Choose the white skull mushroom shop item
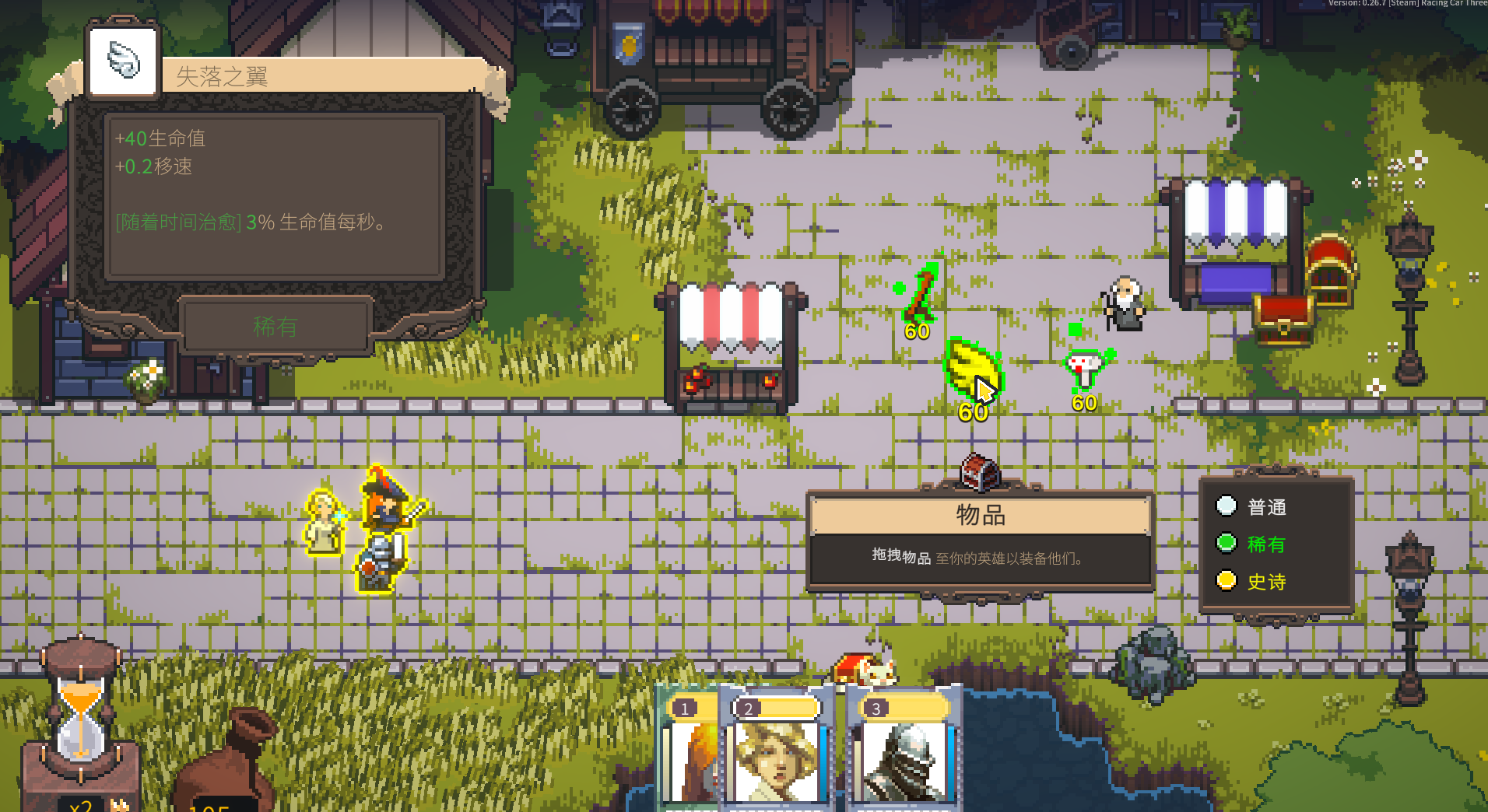 [x=1085, y=369]
